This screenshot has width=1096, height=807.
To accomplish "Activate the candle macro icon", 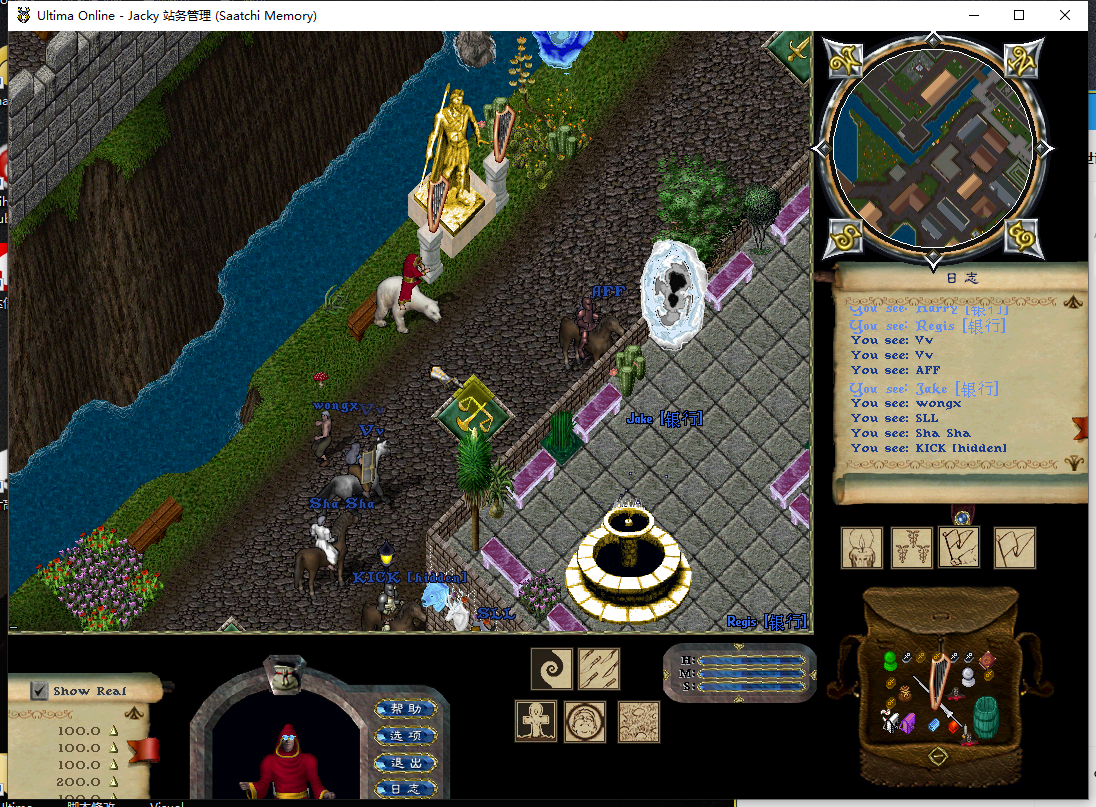I will pyautogui.click(x=861, y=548).
